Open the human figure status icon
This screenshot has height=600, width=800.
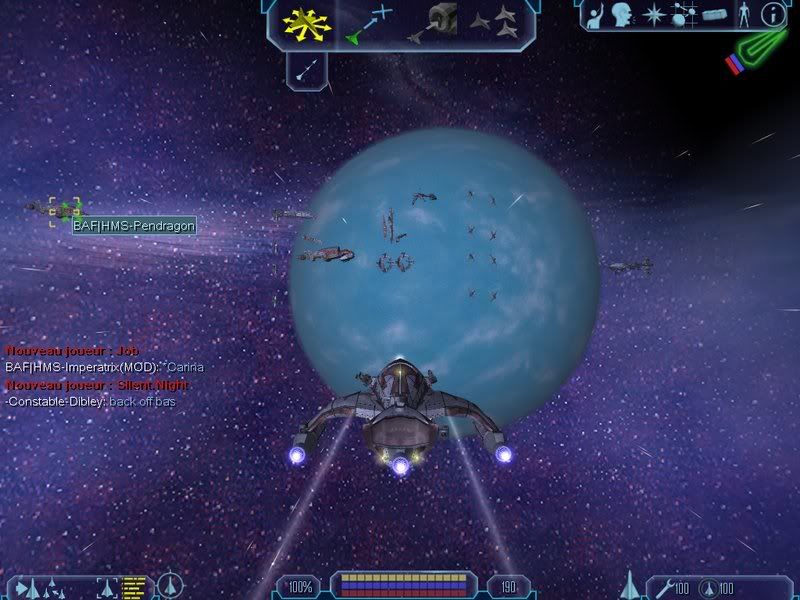pos(743,16)
